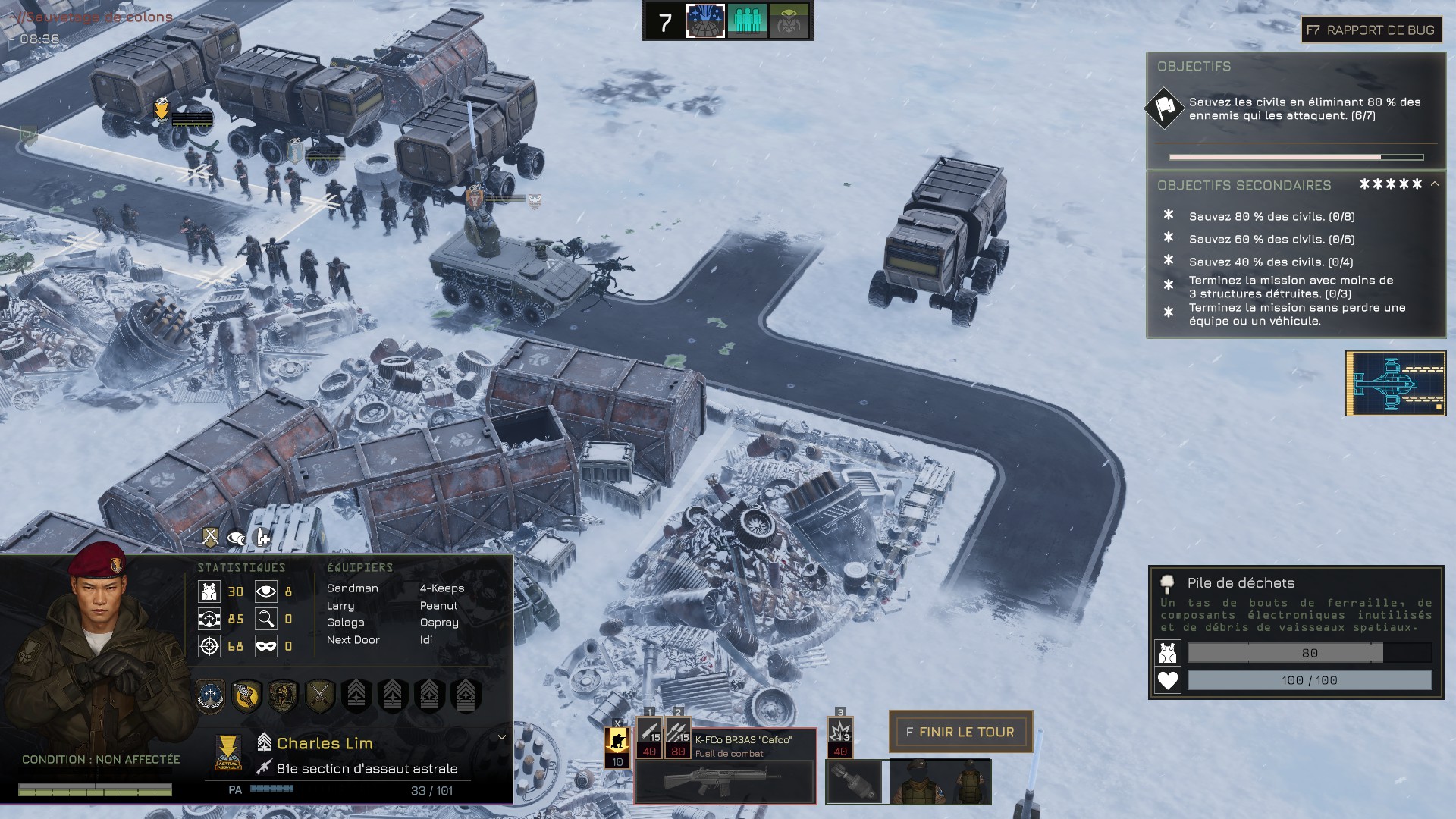Select the grenade launcher equipment slot
This screenshot has width=1456, height=819.
[854, 782]
